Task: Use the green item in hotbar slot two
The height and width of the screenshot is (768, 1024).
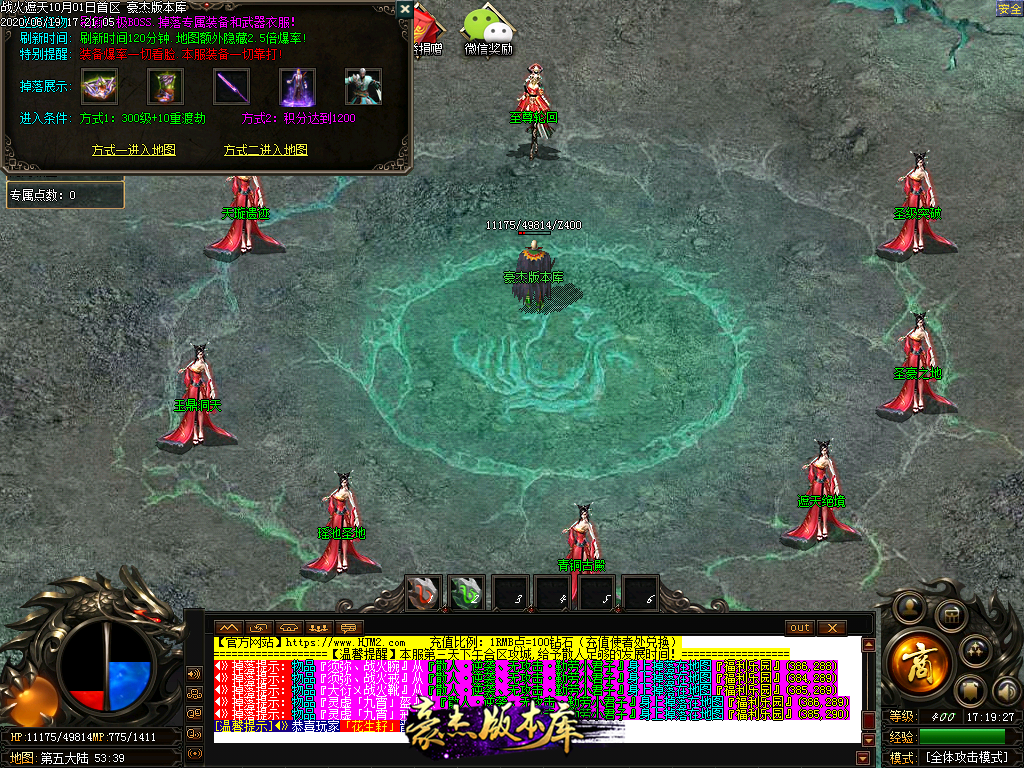Action: pyautogui.click(x=466, y=593)
